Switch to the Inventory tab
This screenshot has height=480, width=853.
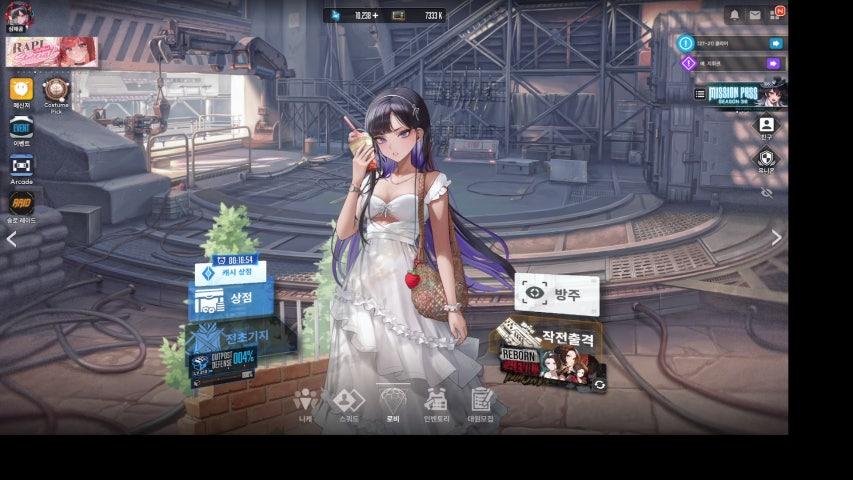pyautogui.click(x=436, y=403)
